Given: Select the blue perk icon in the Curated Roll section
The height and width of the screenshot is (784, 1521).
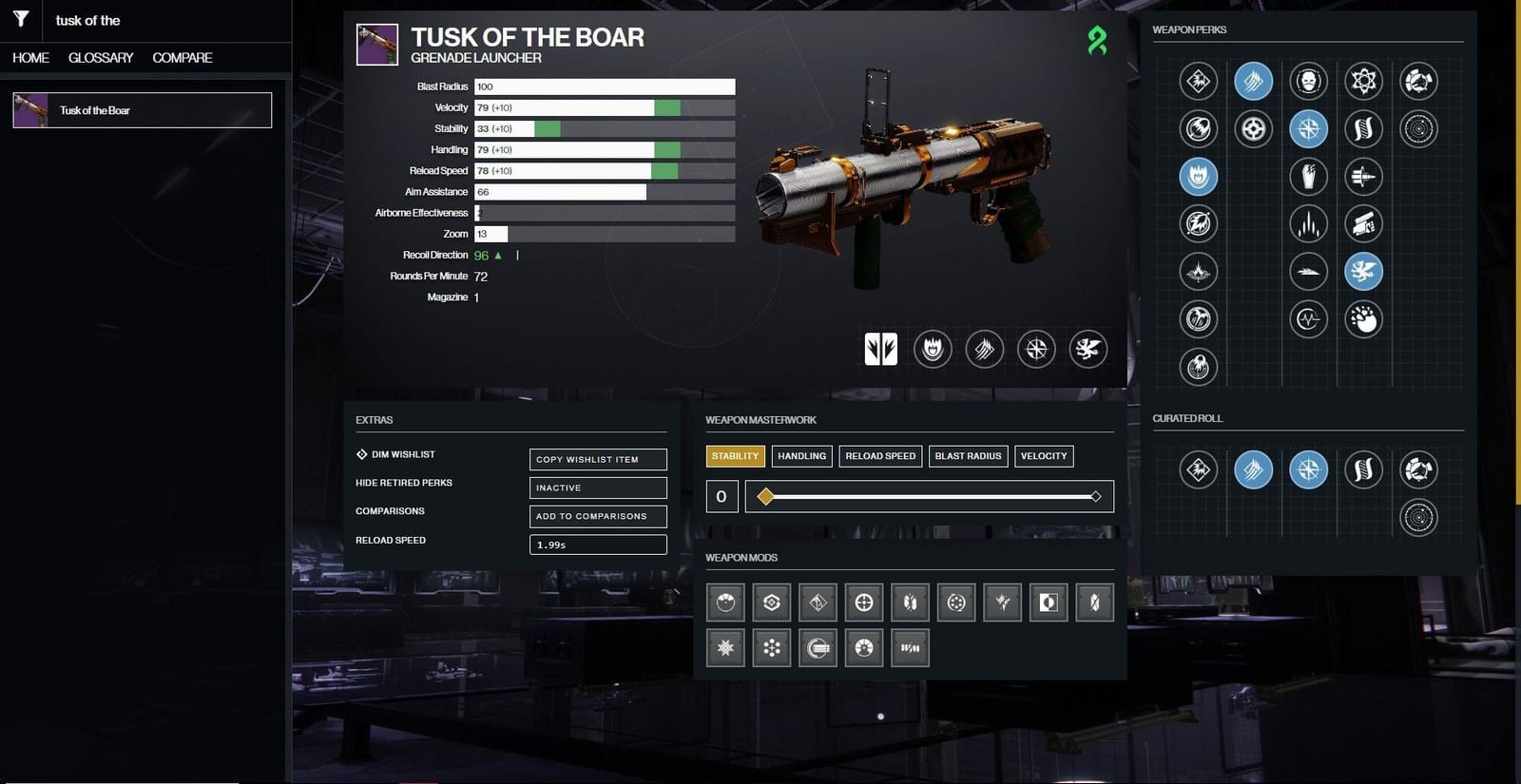Looking at the screenshot, I should click(1253, 468).
